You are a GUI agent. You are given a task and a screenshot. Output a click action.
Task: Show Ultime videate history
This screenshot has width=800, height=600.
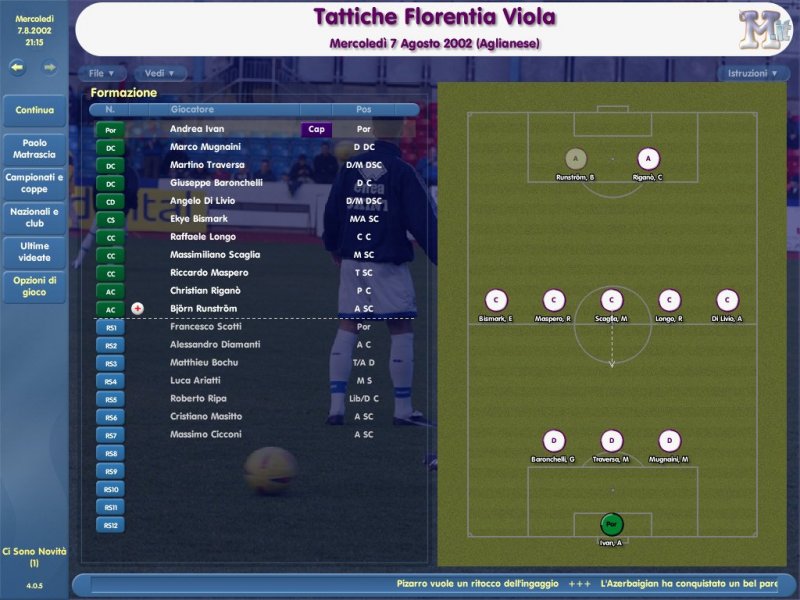[35, 251]
